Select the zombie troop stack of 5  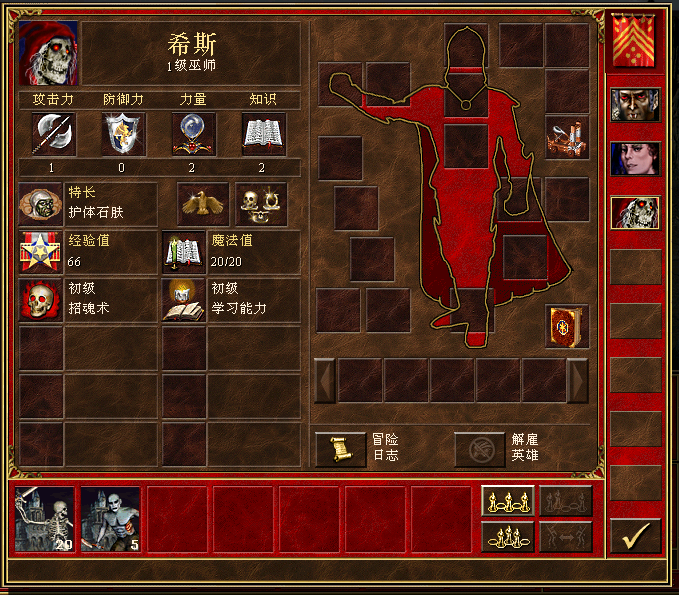pyautogui.click(x=110, y=519)
